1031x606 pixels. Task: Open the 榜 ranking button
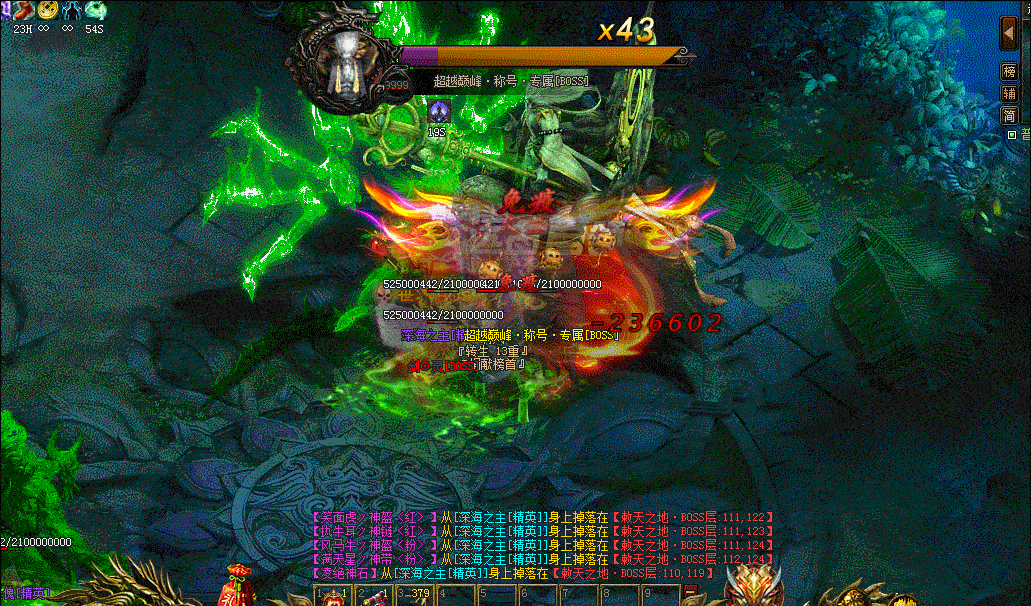coord(1009,72)
